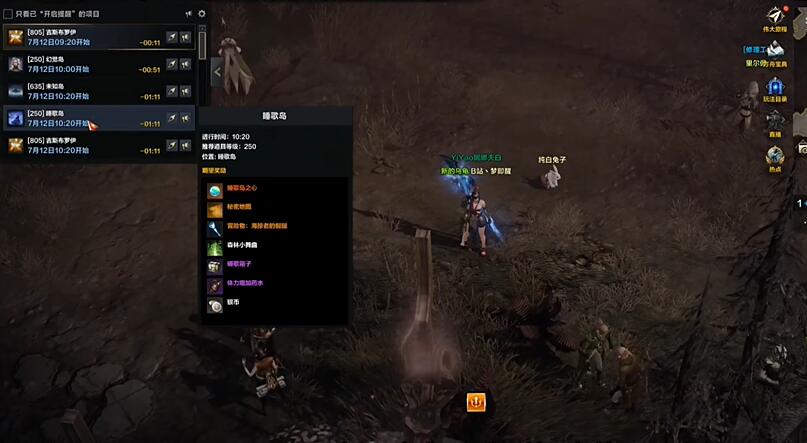
Task: Collapse the event panel with the arrow tab
Action: point(217,71)
